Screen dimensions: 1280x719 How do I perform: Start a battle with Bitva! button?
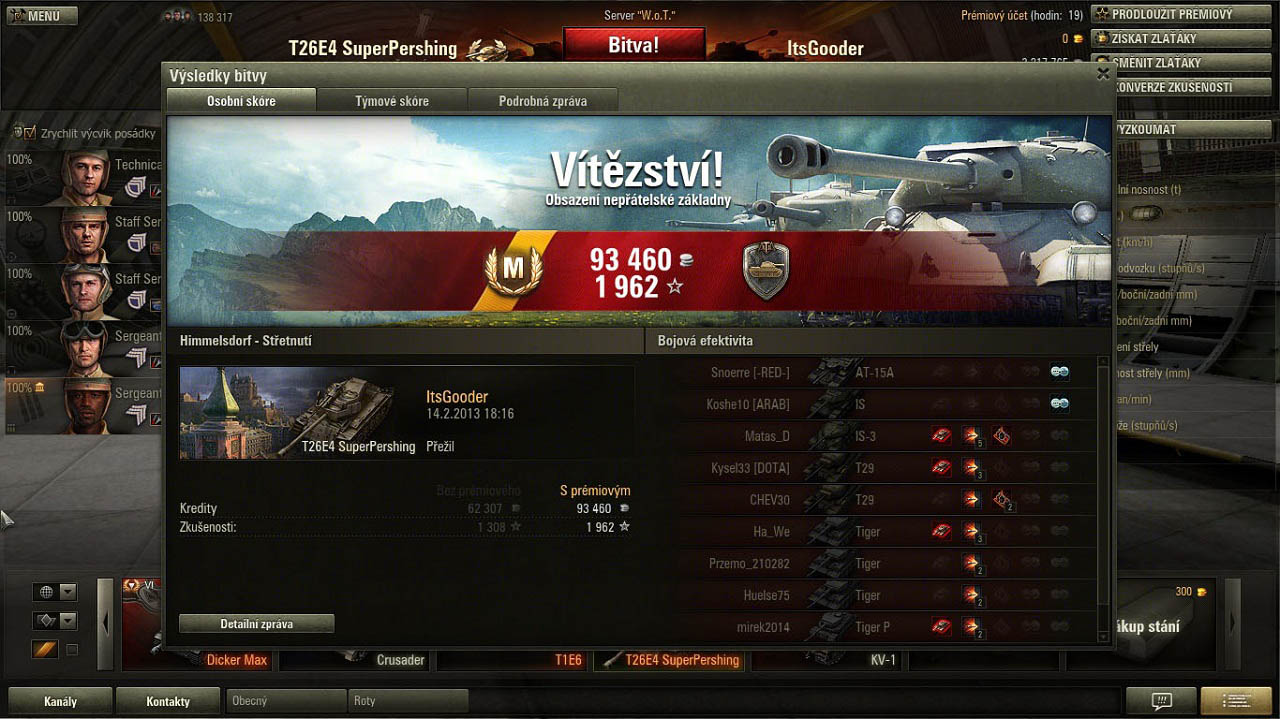click(x=634, y=45)
